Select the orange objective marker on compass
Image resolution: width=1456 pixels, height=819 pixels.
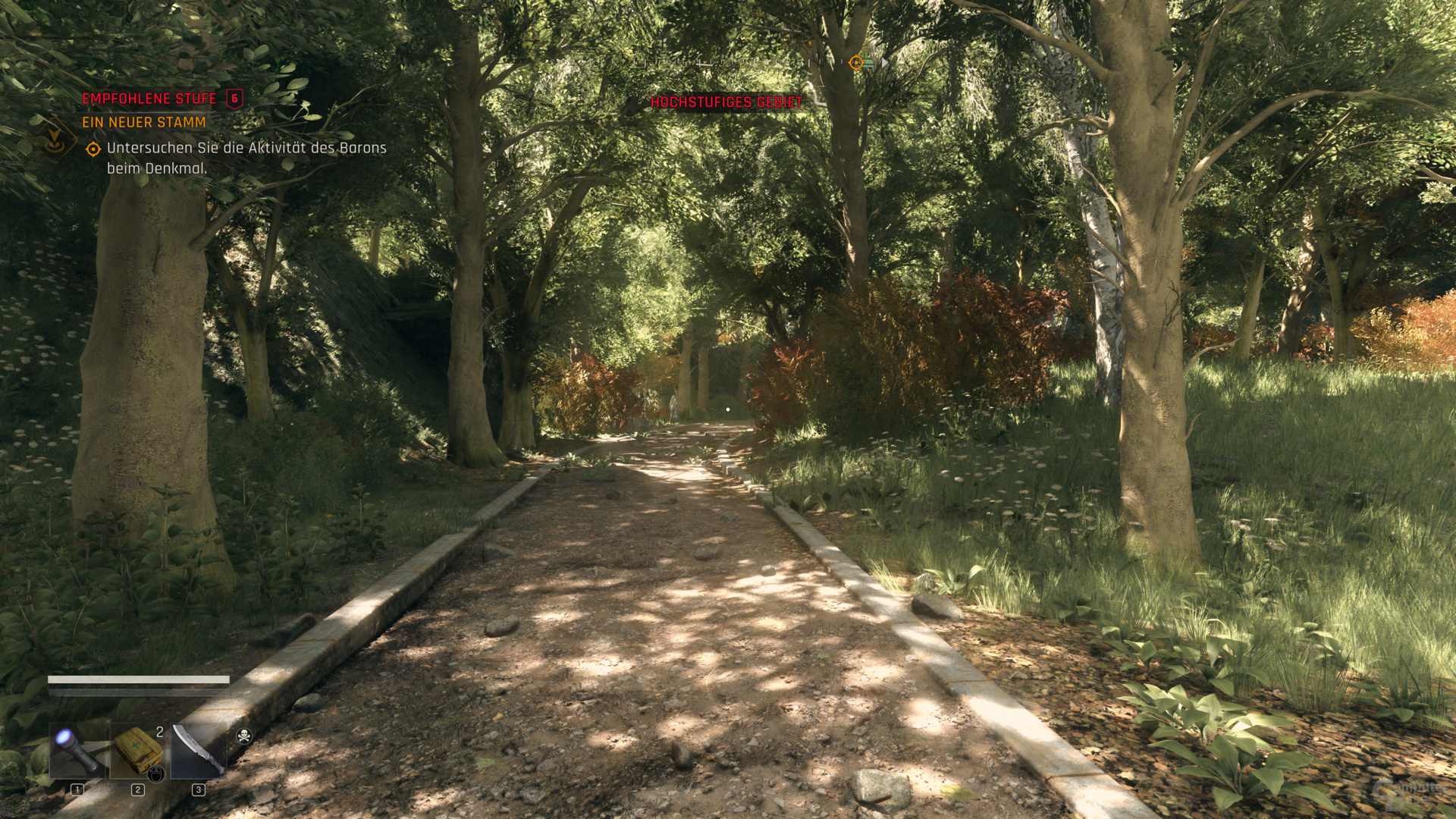point(856,63)
